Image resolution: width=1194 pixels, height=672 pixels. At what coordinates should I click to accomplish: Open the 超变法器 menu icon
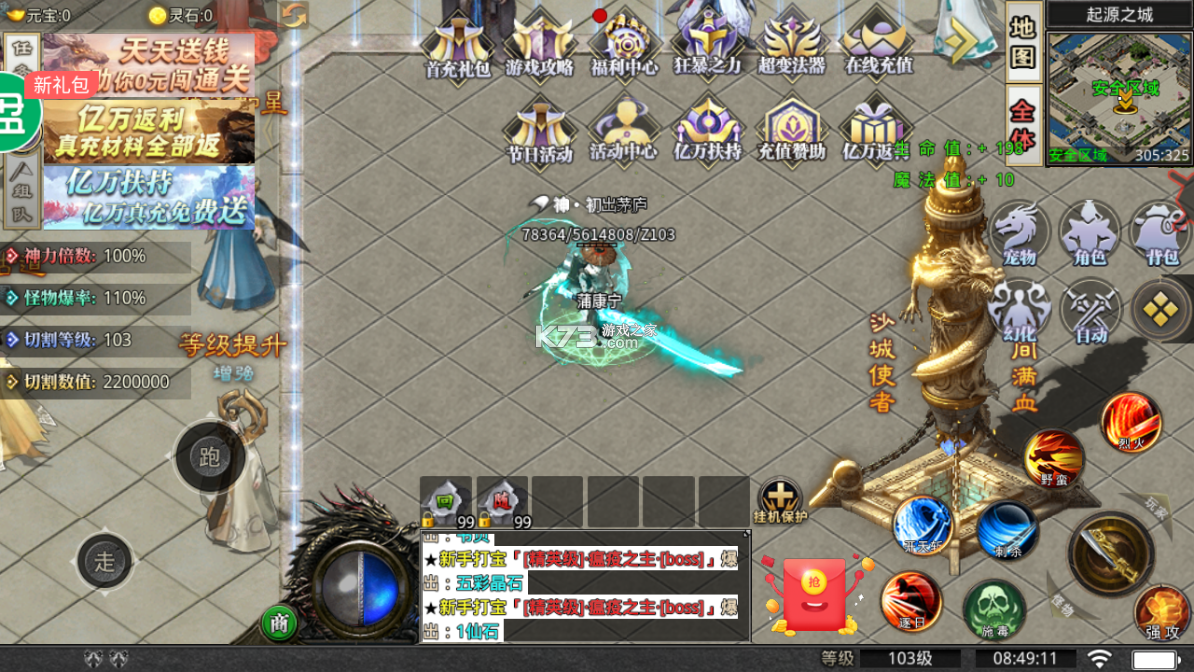tap(792, 44)
